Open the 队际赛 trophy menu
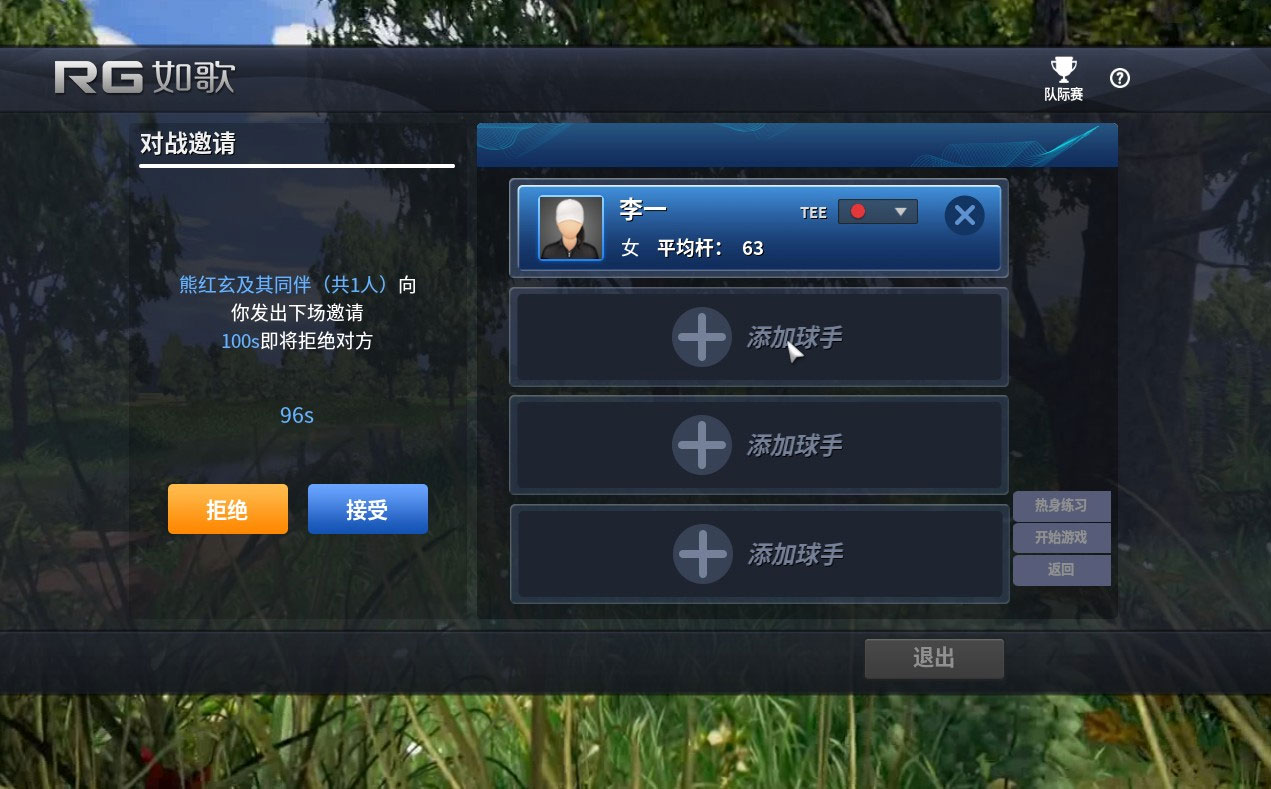1271x789 pixels. coord(1063,78)
